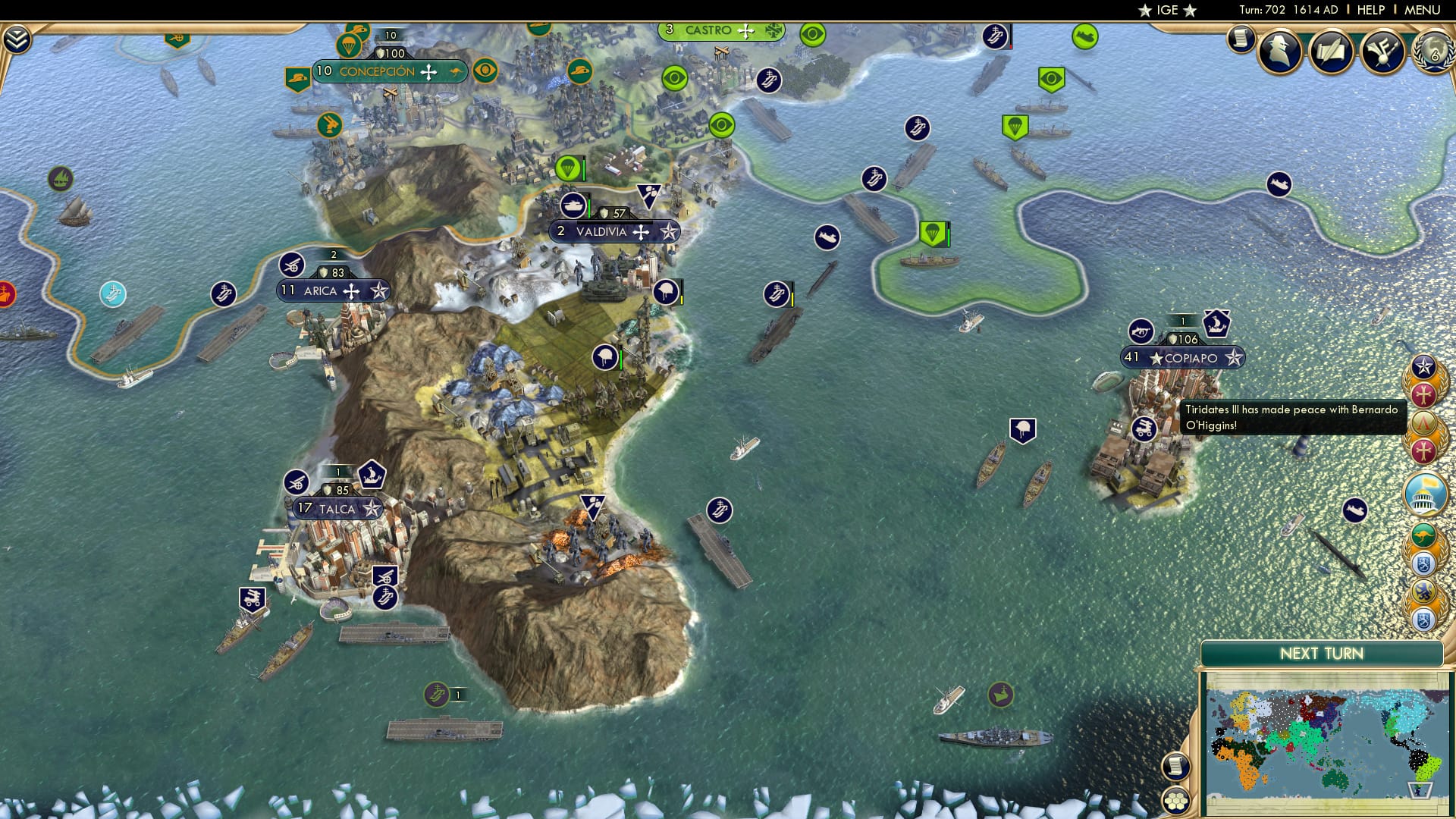Open the Espionage overview spy icon
The image size is (1456, 819).
point(1279,50)
